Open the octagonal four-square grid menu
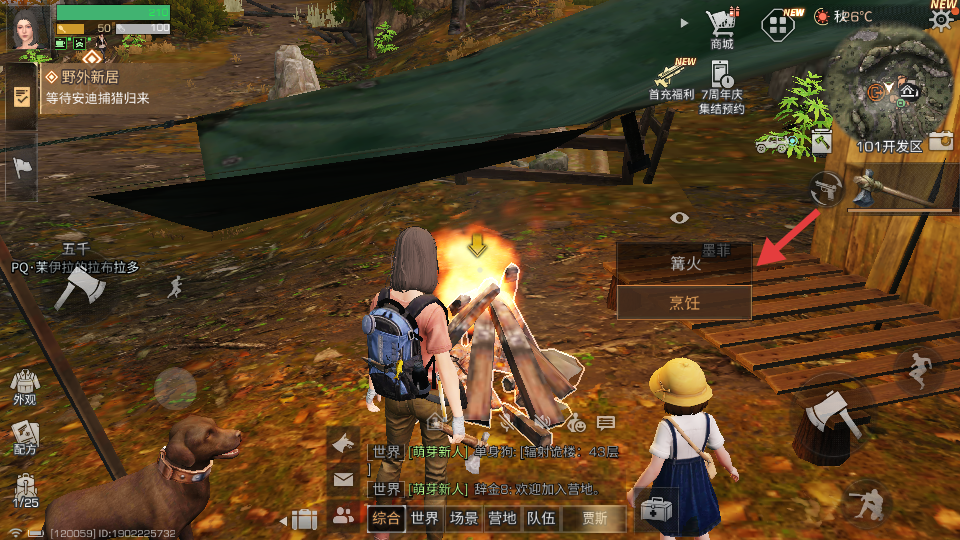Image resolution: width=960 pixels, height=540 pixels. (x=778, y=24)
